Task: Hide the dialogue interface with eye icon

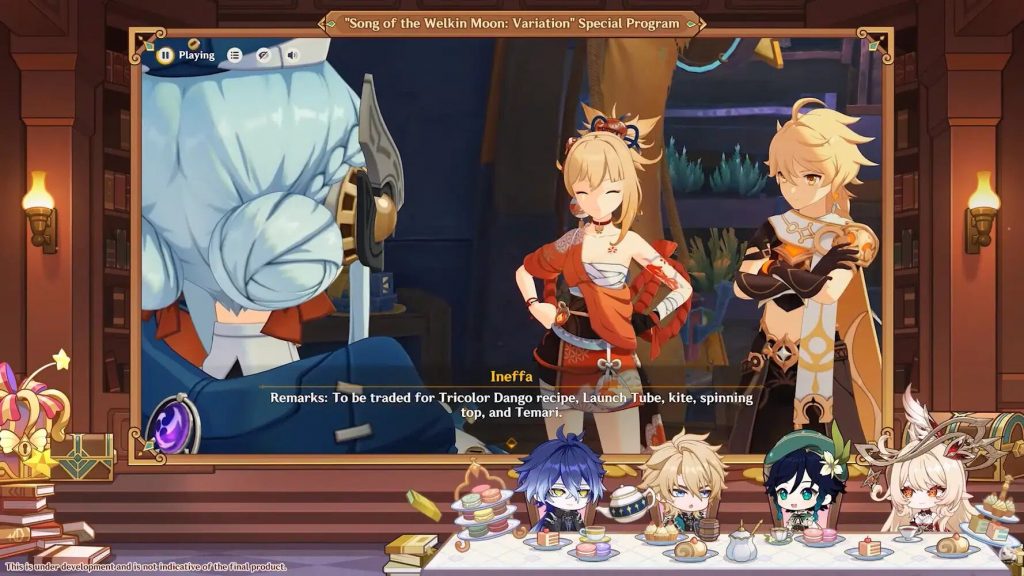Action: (263, 55)
